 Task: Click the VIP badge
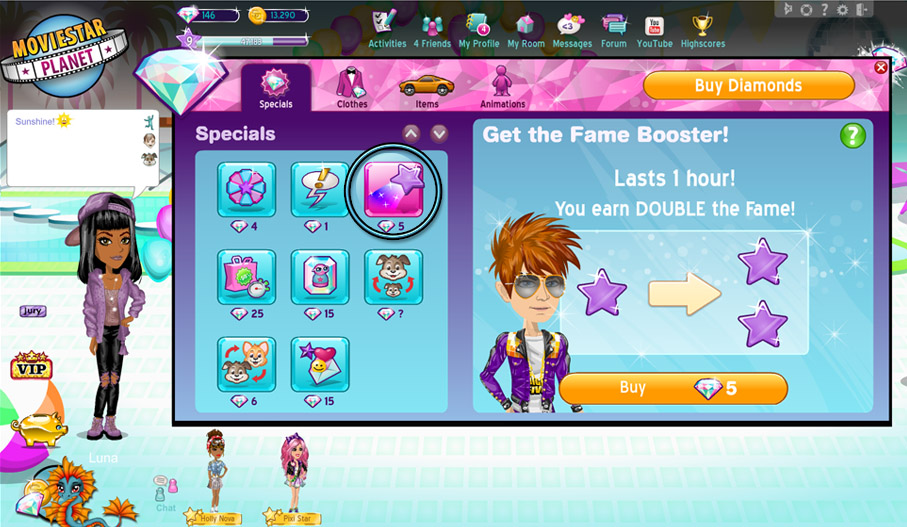click(31, 367)
